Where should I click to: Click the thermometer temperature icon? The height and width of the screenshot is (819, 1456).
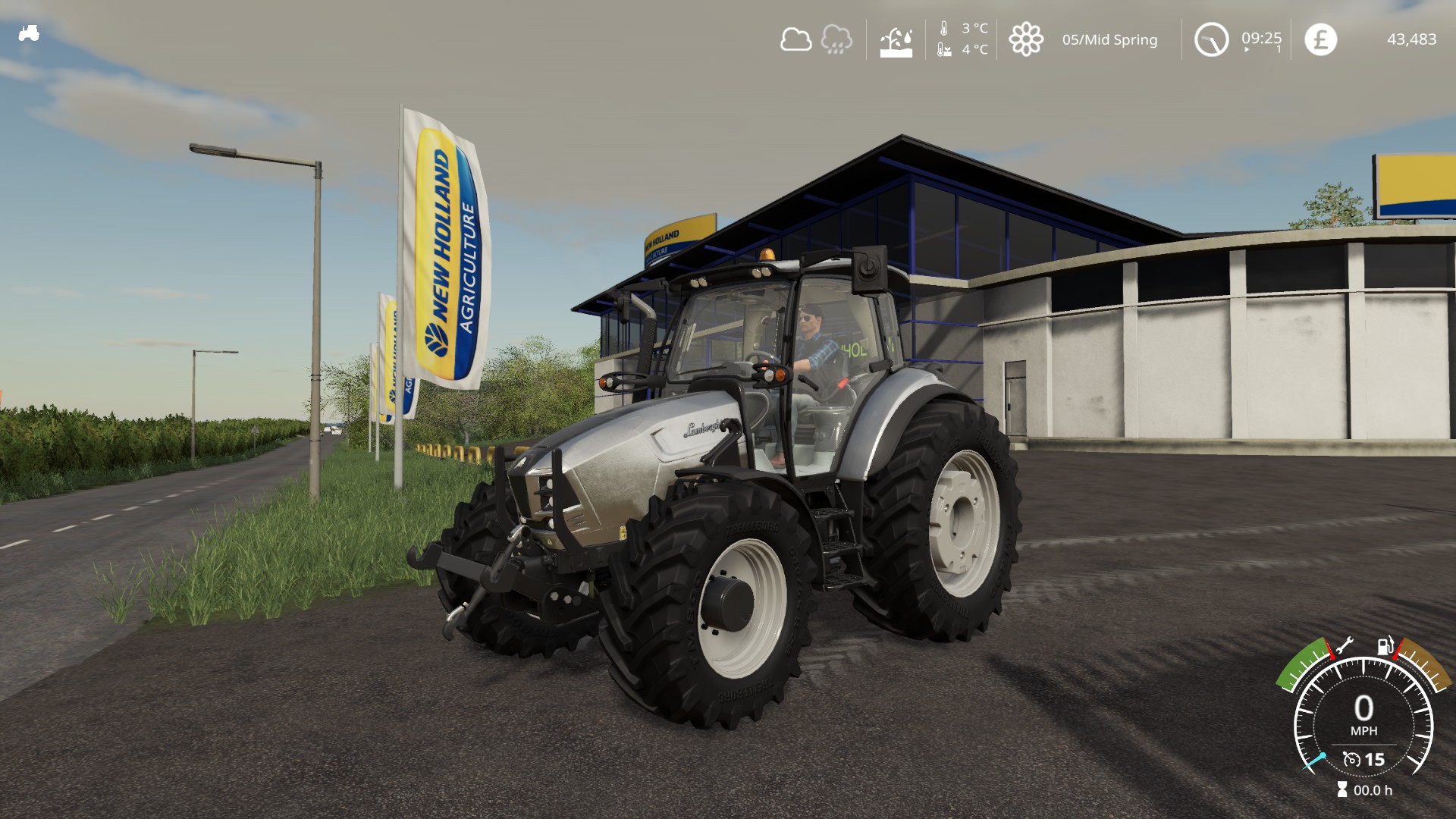point(944,29)
